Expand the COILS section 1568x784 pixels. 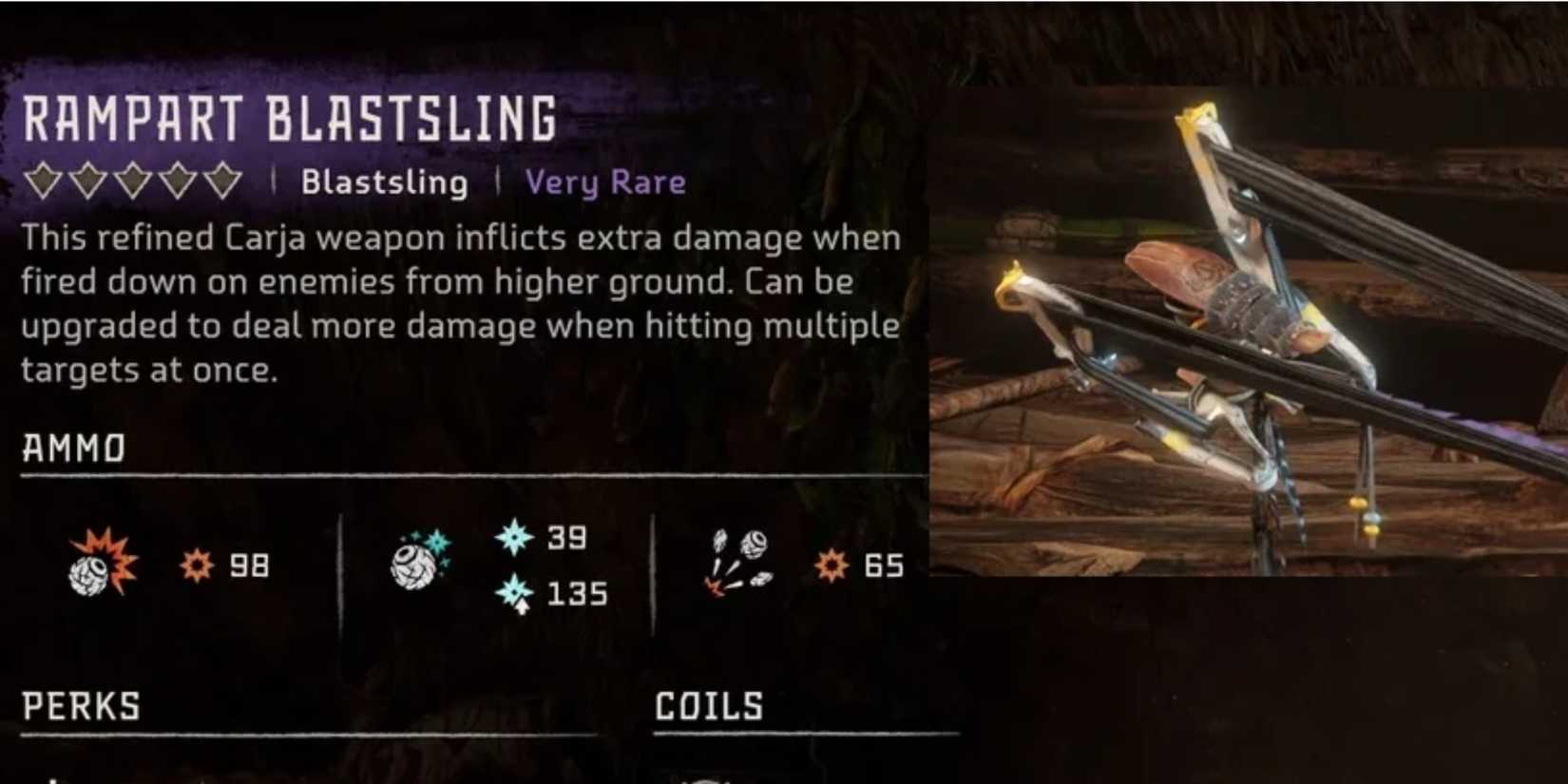[708, 706]
